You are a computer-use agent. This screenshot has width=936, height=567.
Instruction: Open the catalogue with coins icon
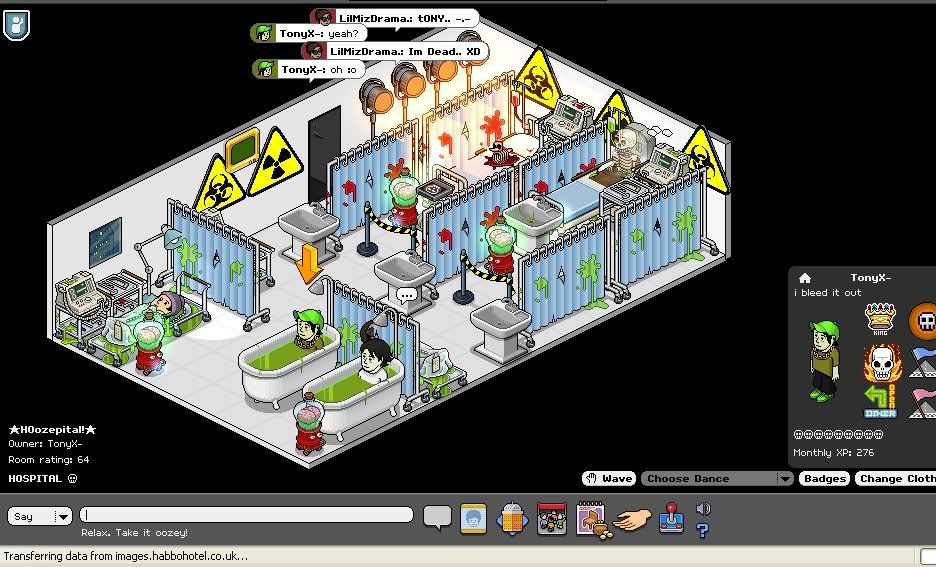(590, 518)
